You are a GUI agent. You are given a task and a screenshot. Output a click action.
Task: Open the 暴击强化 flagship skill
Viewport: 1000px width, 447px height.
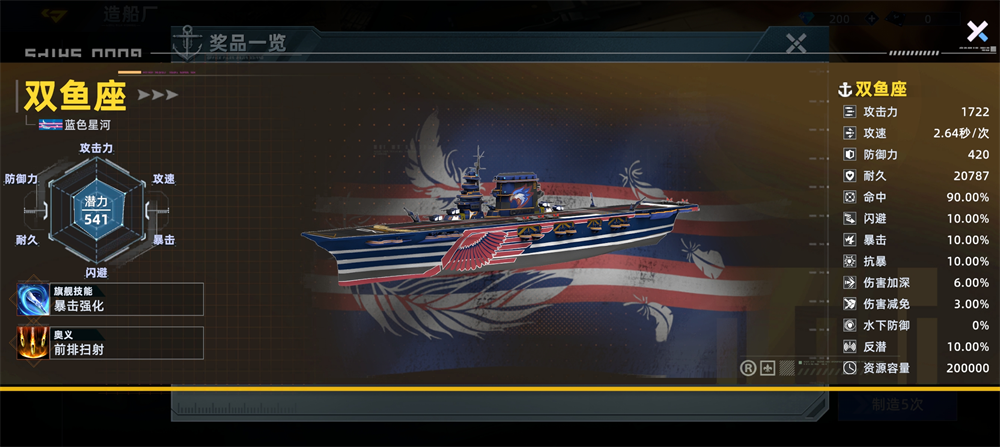[111, 299]
